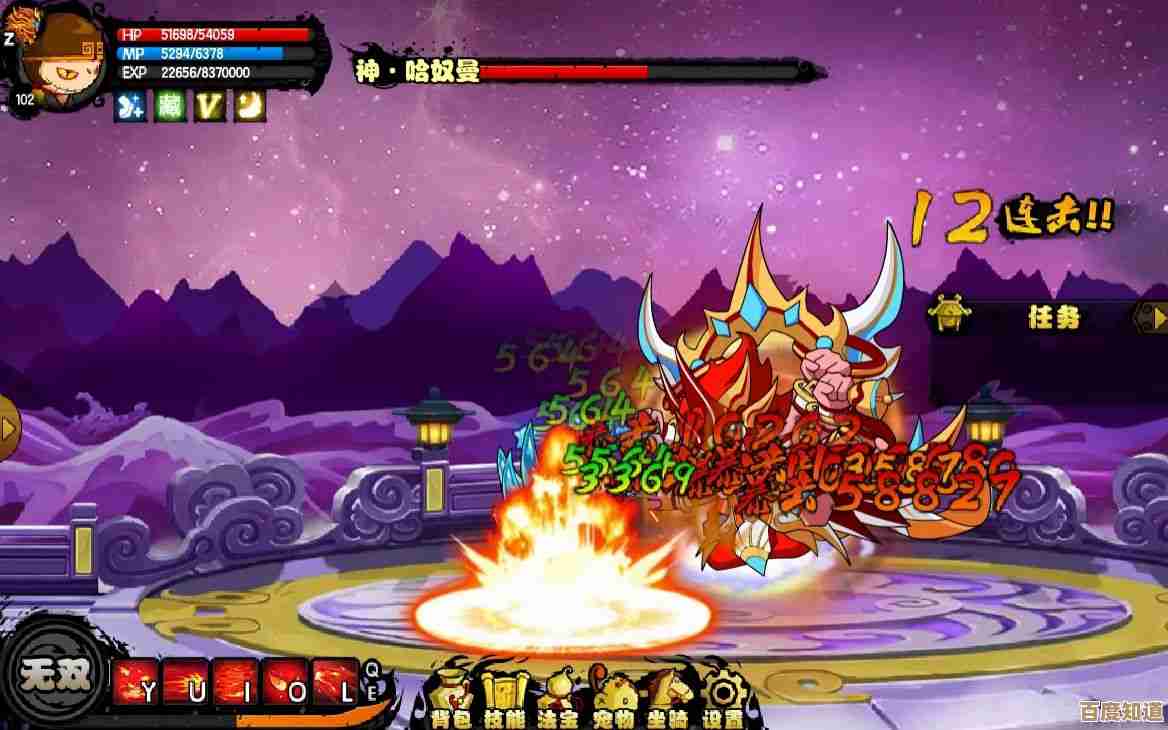Expand the arrow tab on the left screen edge
The width and height of the screenshot is (1168, 730).
point(9,428)
